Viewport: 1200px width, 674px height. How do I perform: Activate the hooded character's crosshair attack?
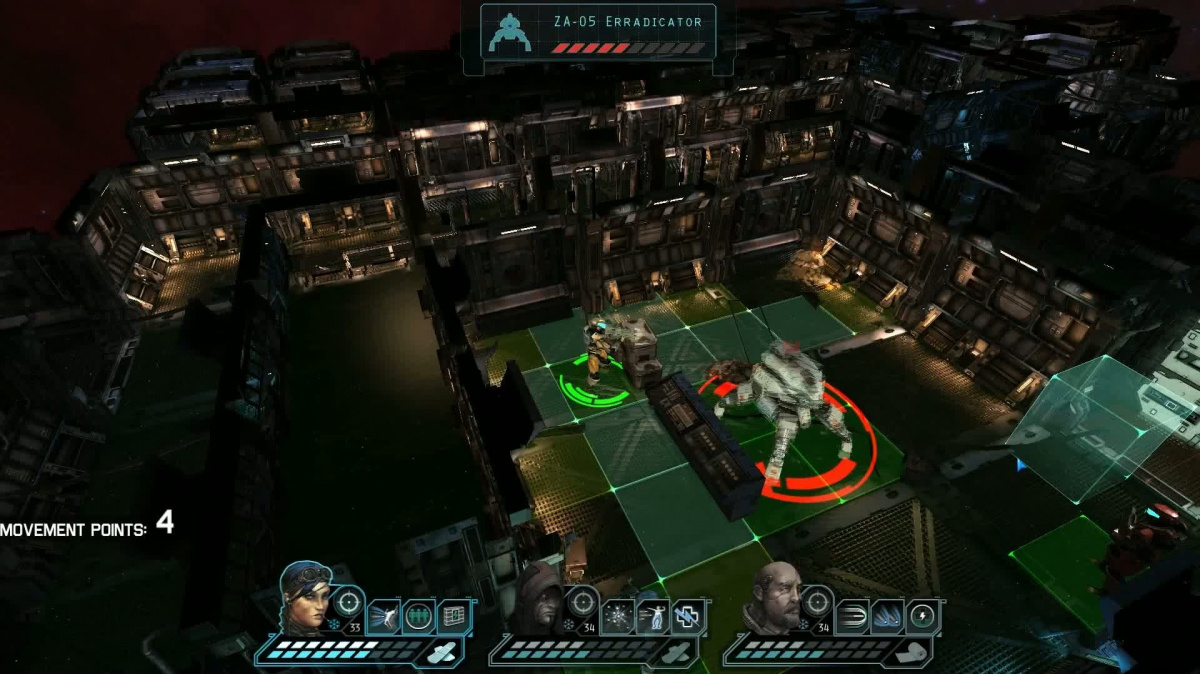point(582,601)
